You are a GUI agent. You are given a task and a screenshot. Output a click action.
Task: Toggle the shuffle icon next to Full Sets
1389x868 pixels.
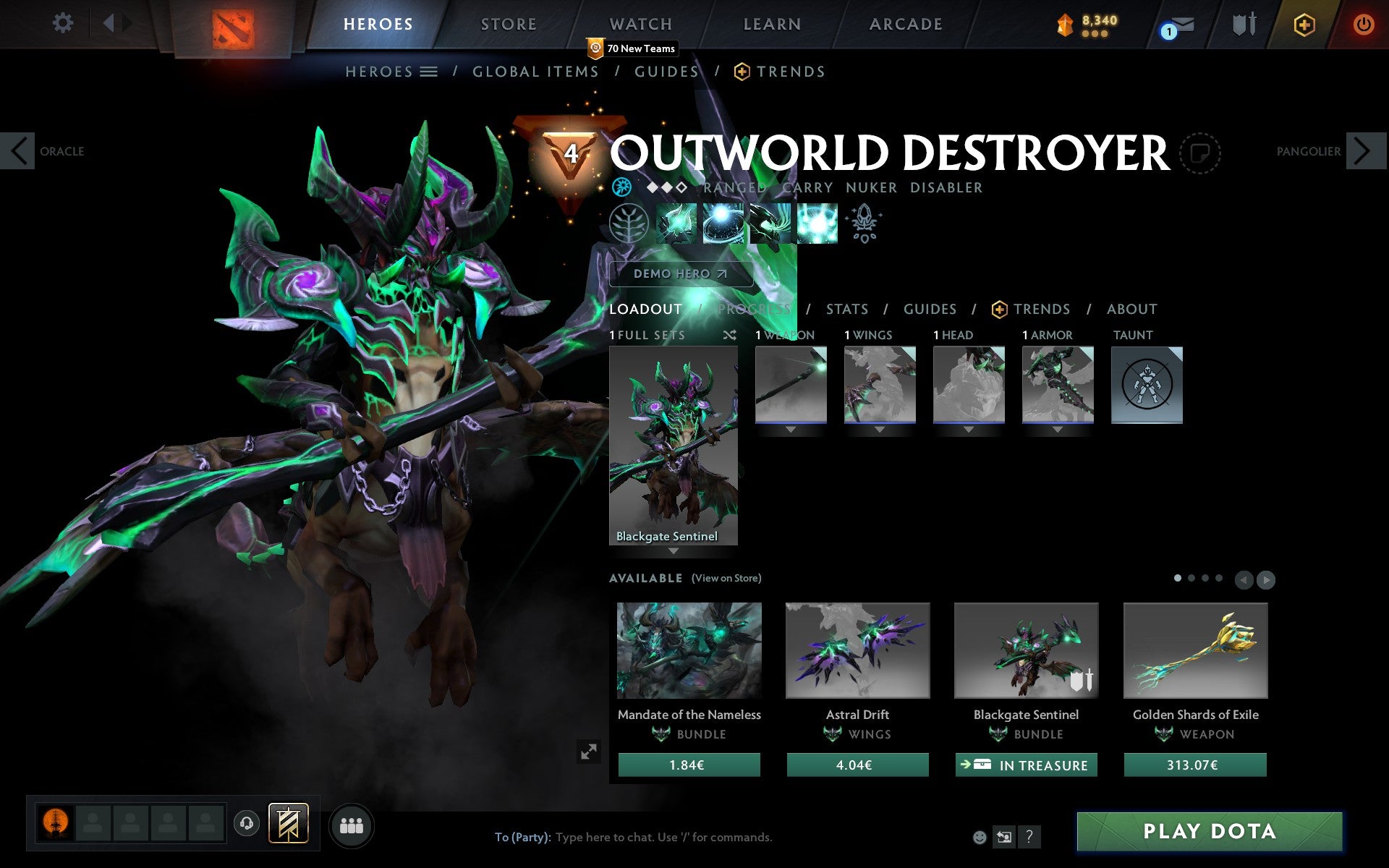click(x=730, y=336)
